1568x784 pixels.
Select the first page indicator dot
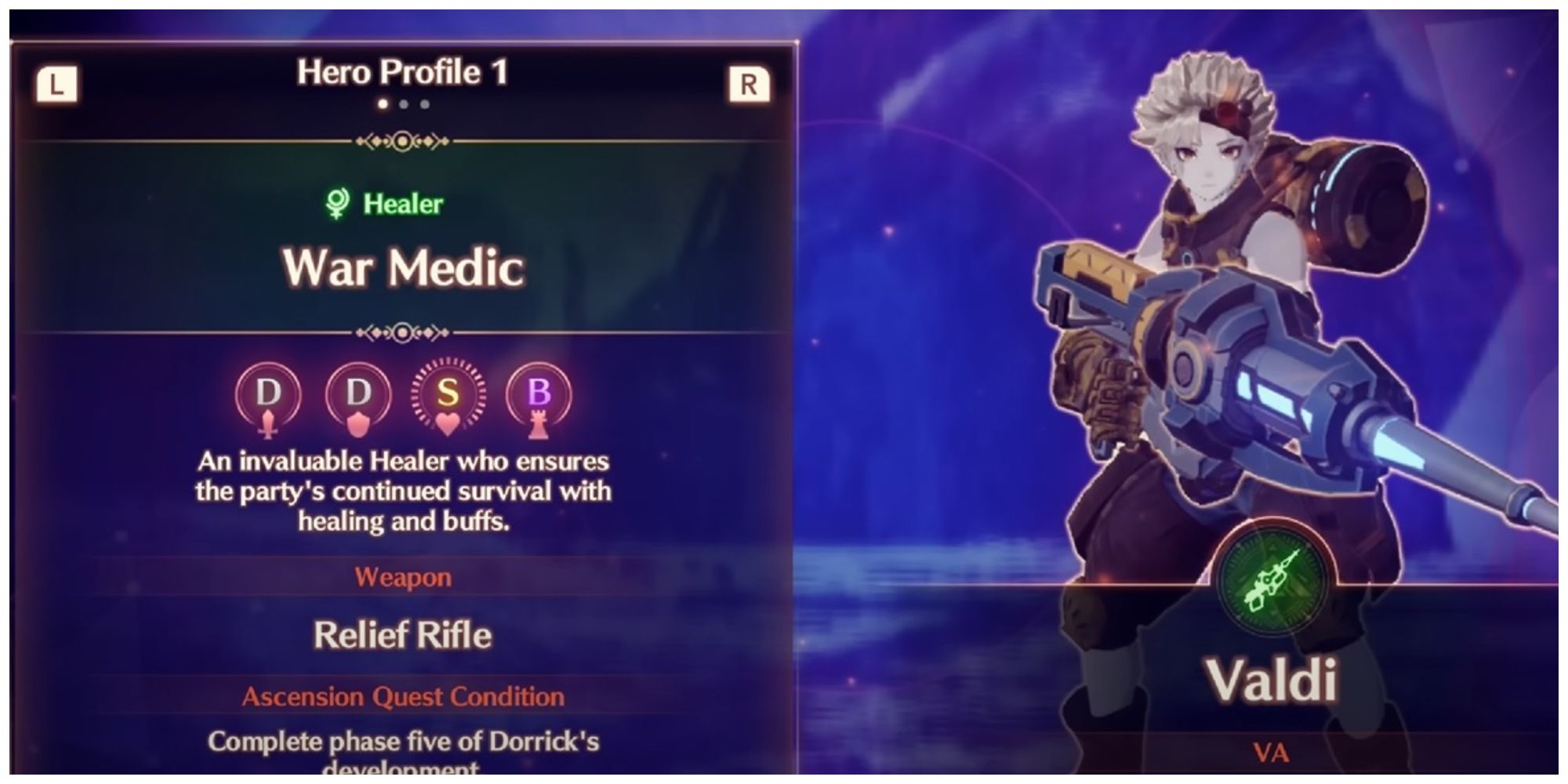point(383,103)
